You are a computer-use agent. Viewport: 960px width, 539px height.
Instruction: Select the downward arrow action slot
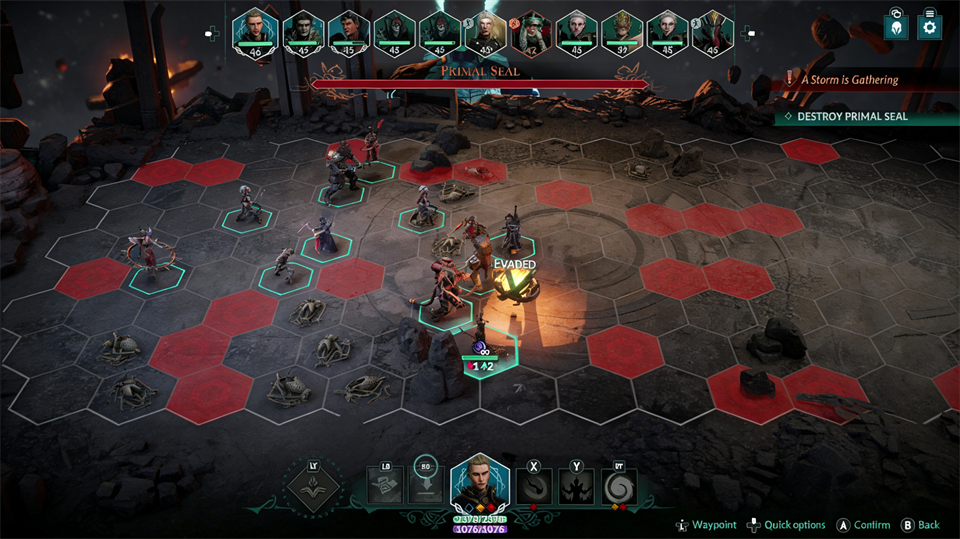pos(424,487)
